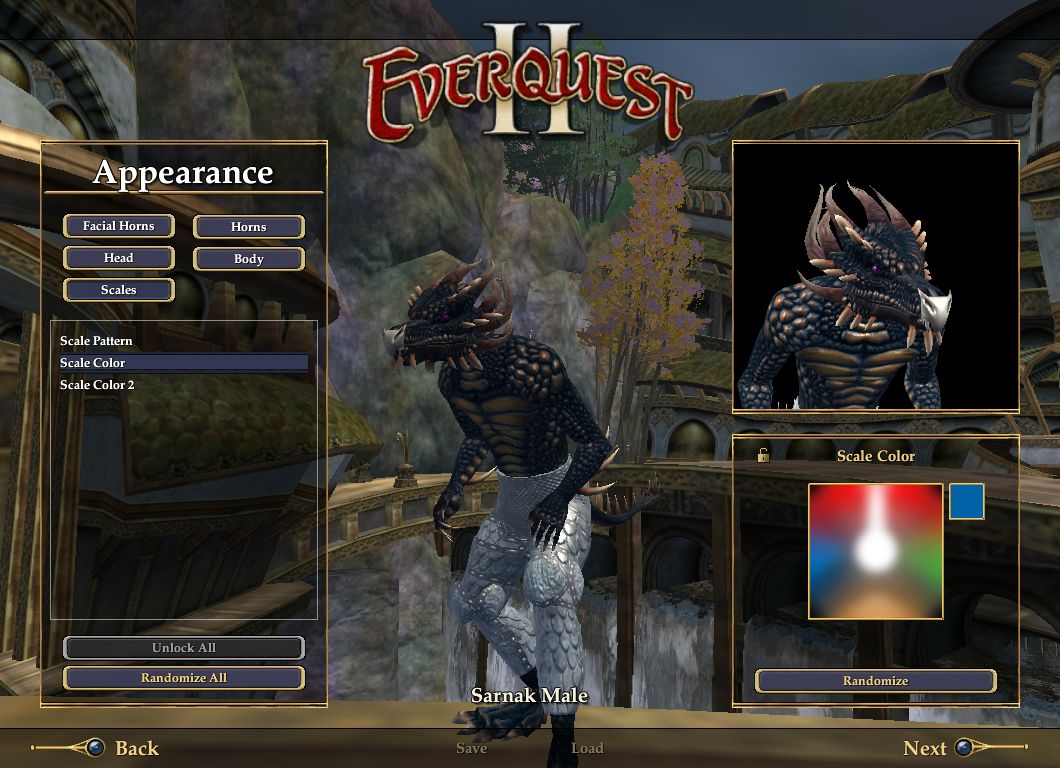Click the Unlock All button
This screenshot has height=768, width=1060.
tap(183, 648)
